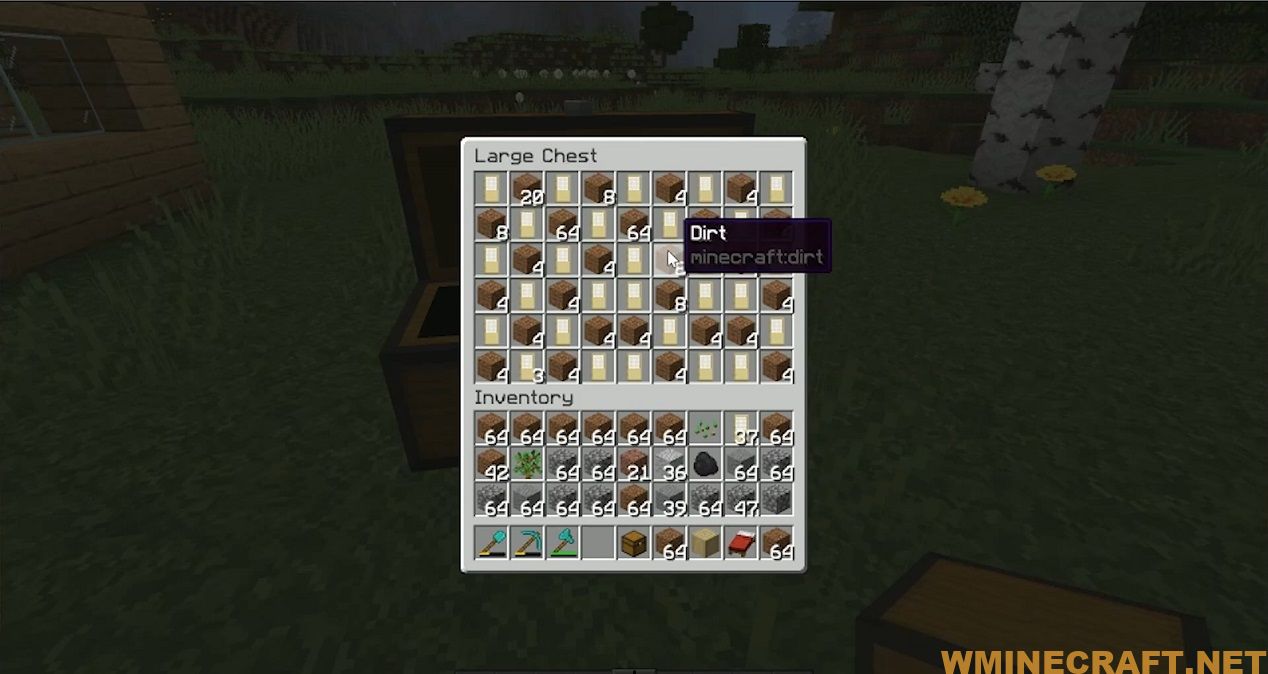Take the stack of 36 diorite
Viewport: 1268px width, 674px height.
tap(669, 464)
